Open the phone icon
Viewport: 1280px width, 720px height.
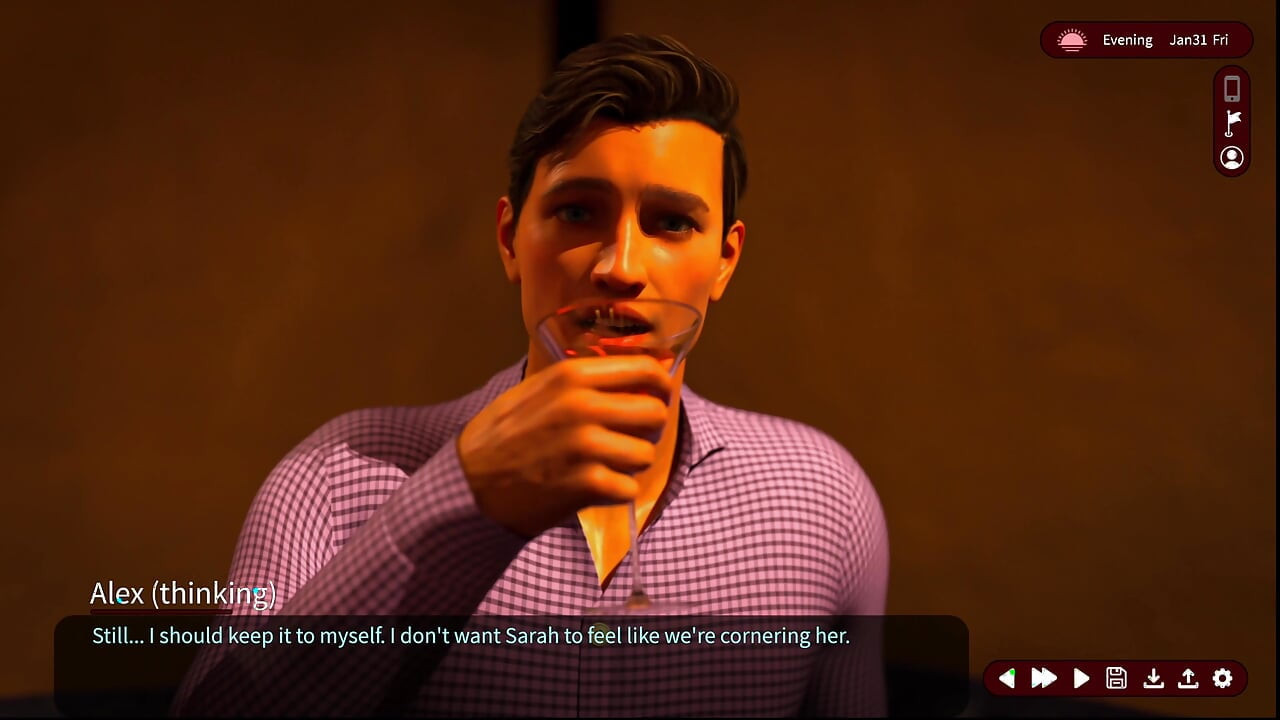[1232, 89]
